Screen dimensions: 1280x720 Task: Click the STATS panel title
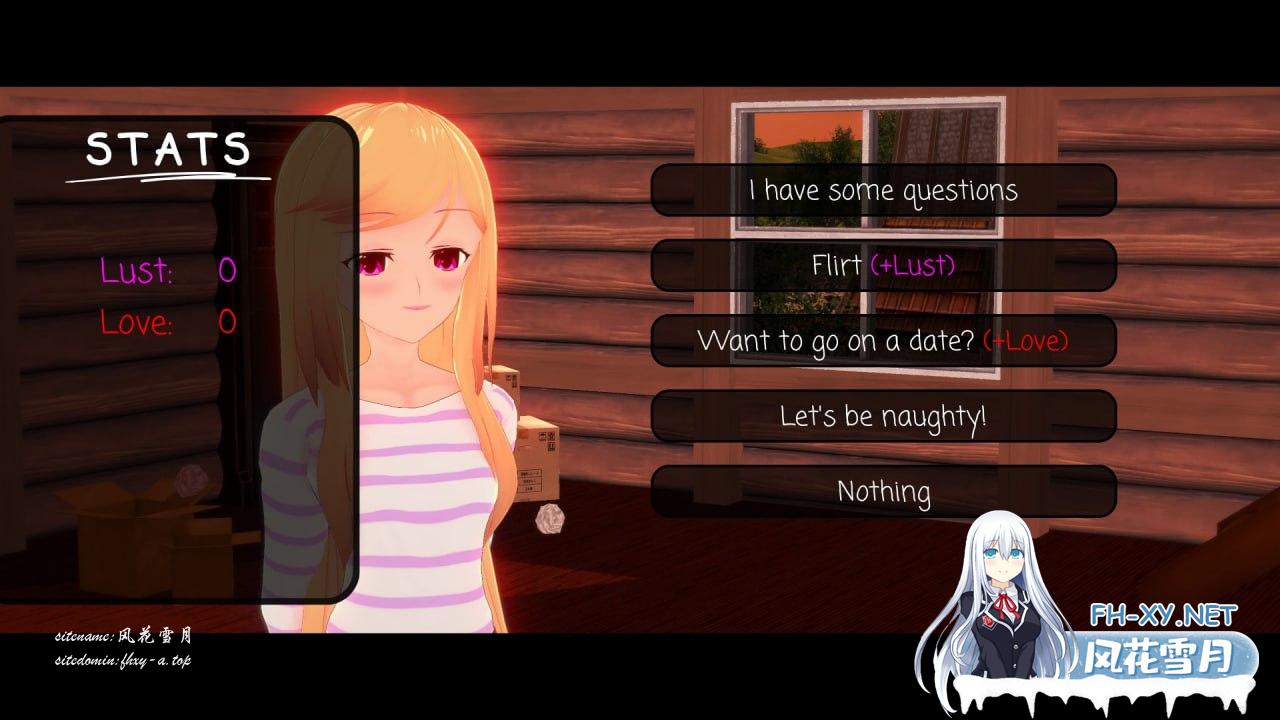168,150
